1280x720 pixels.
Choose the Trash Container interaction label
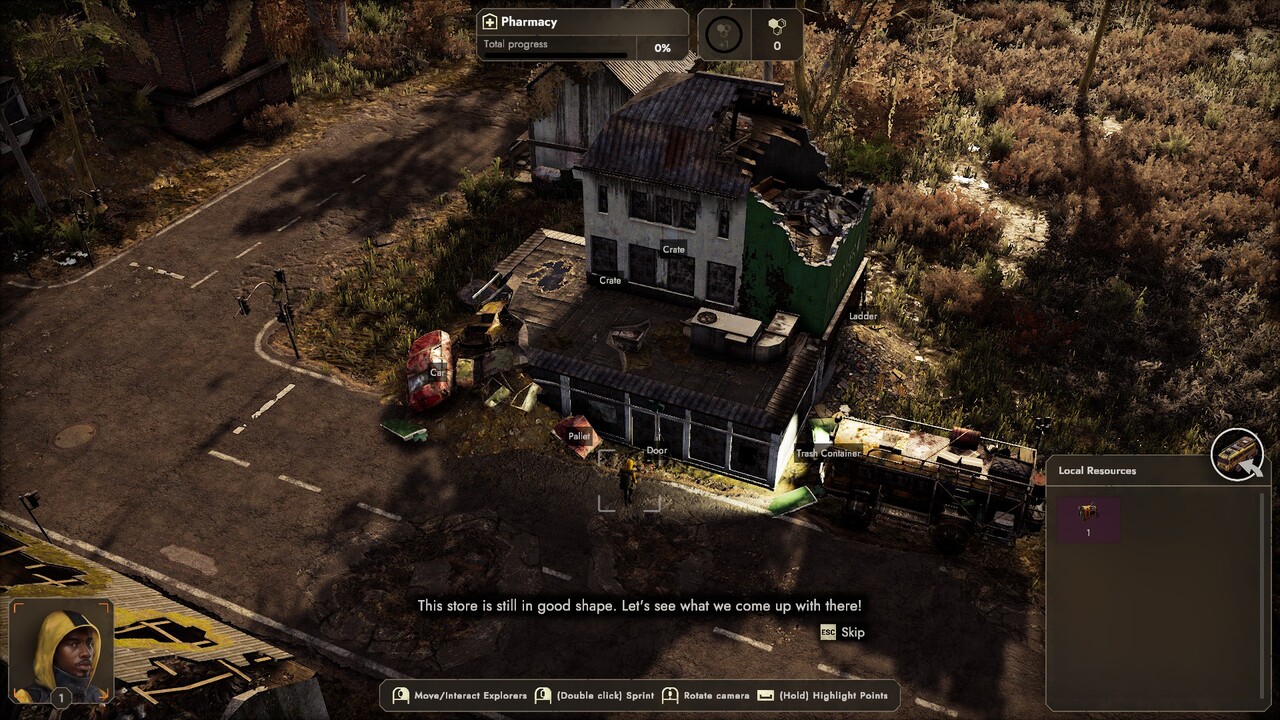point(828,454)
